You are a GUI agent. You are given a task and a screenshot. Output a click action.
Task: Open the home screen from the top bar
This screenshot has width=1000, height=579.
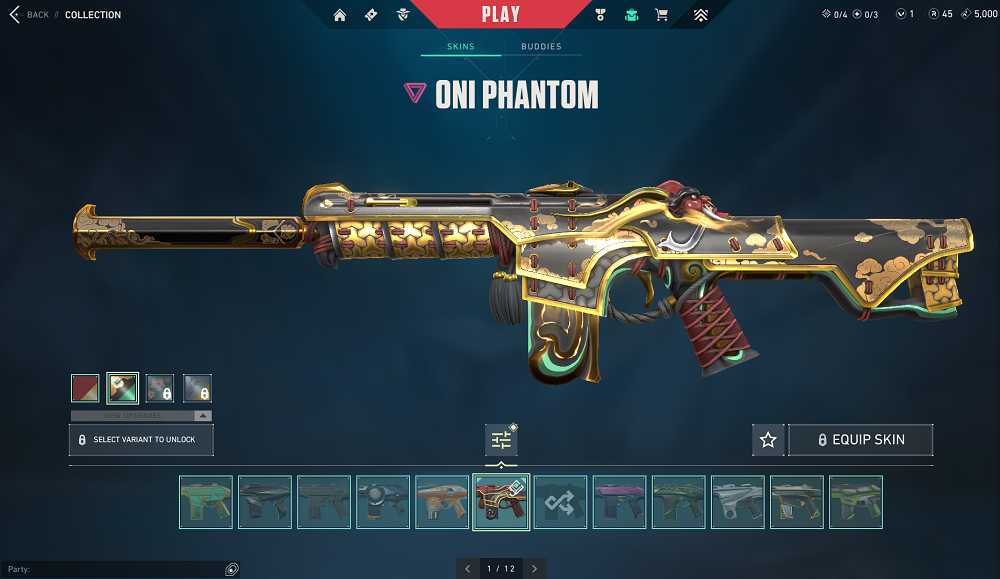[340, 15]
